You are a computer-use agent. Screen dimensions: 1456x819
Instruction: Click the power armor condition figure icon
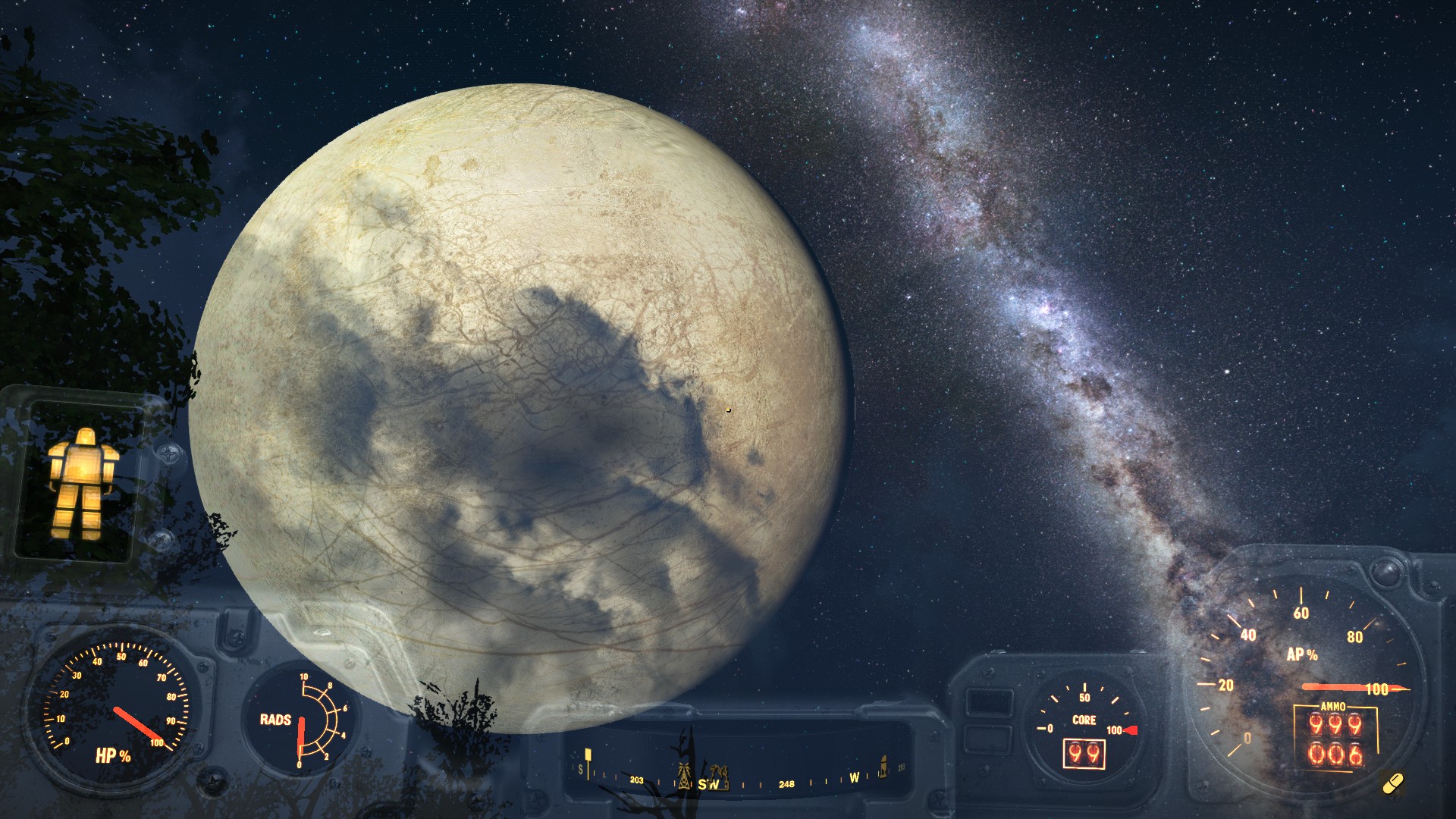tap(82, 483)
